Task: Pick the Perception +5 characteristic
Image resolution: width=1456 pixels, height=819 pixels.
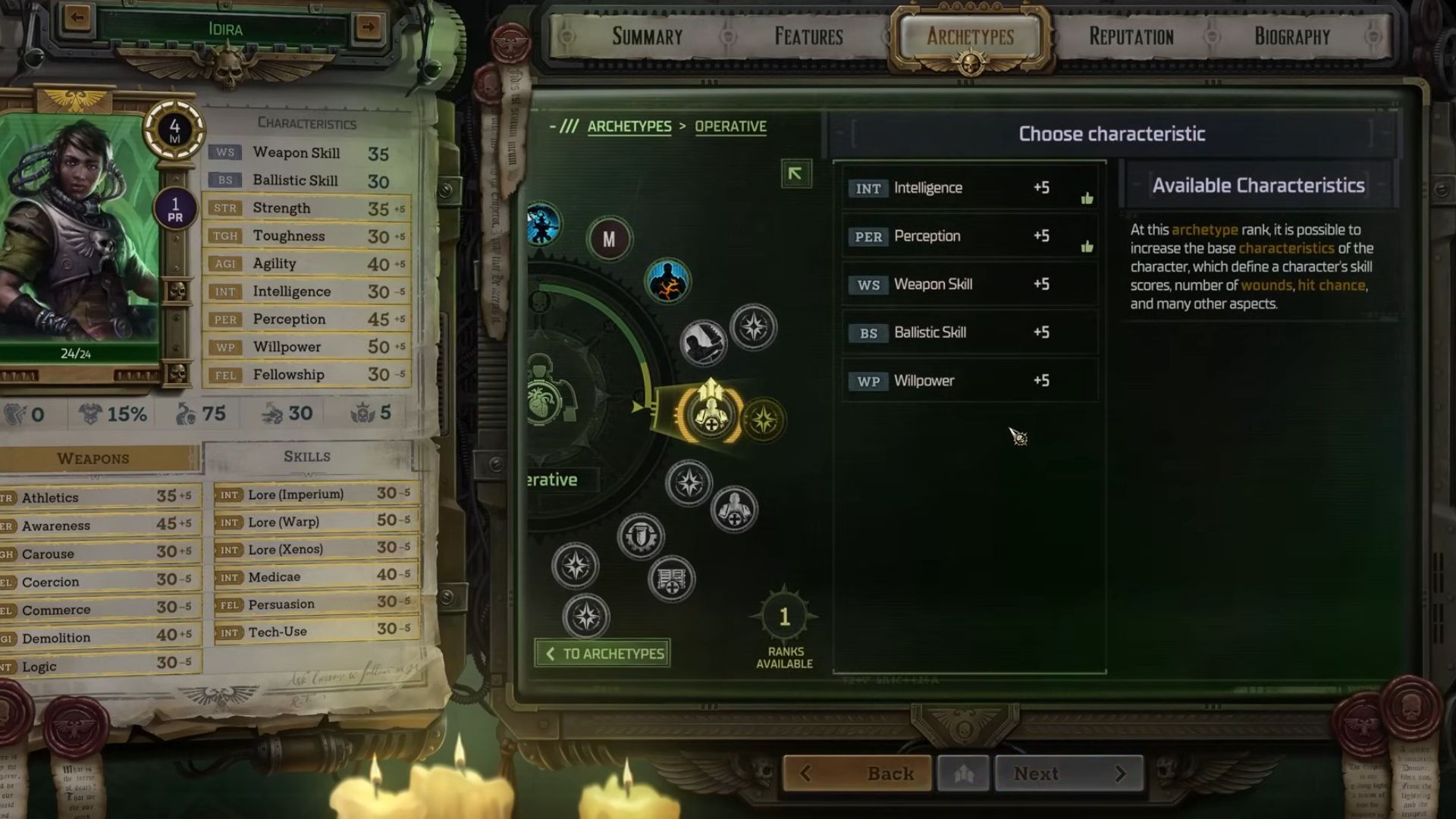Action: pos(969,237)
